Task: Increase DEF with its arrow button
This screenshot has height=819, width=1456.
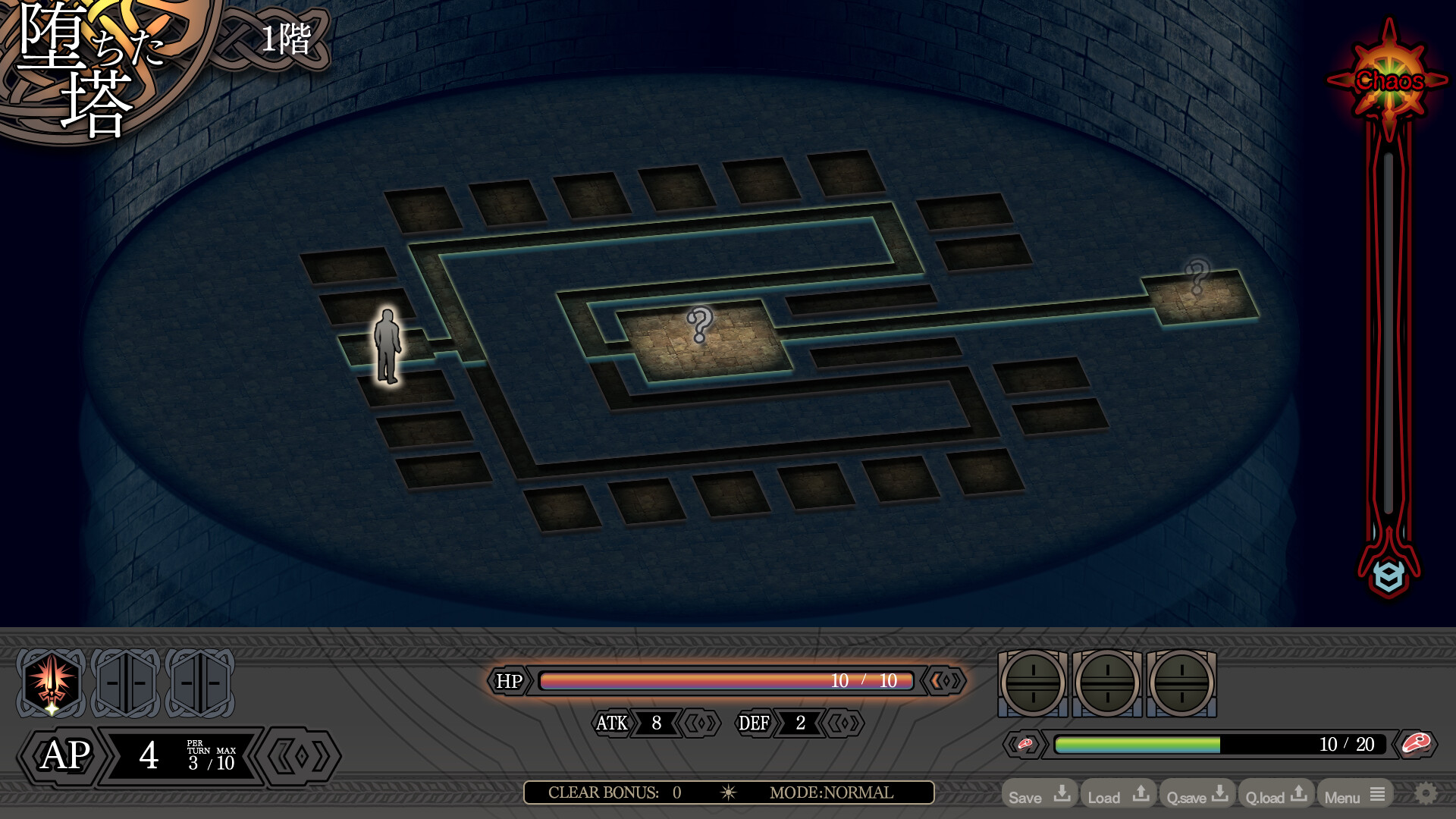Action: click(x=843, y=723)
